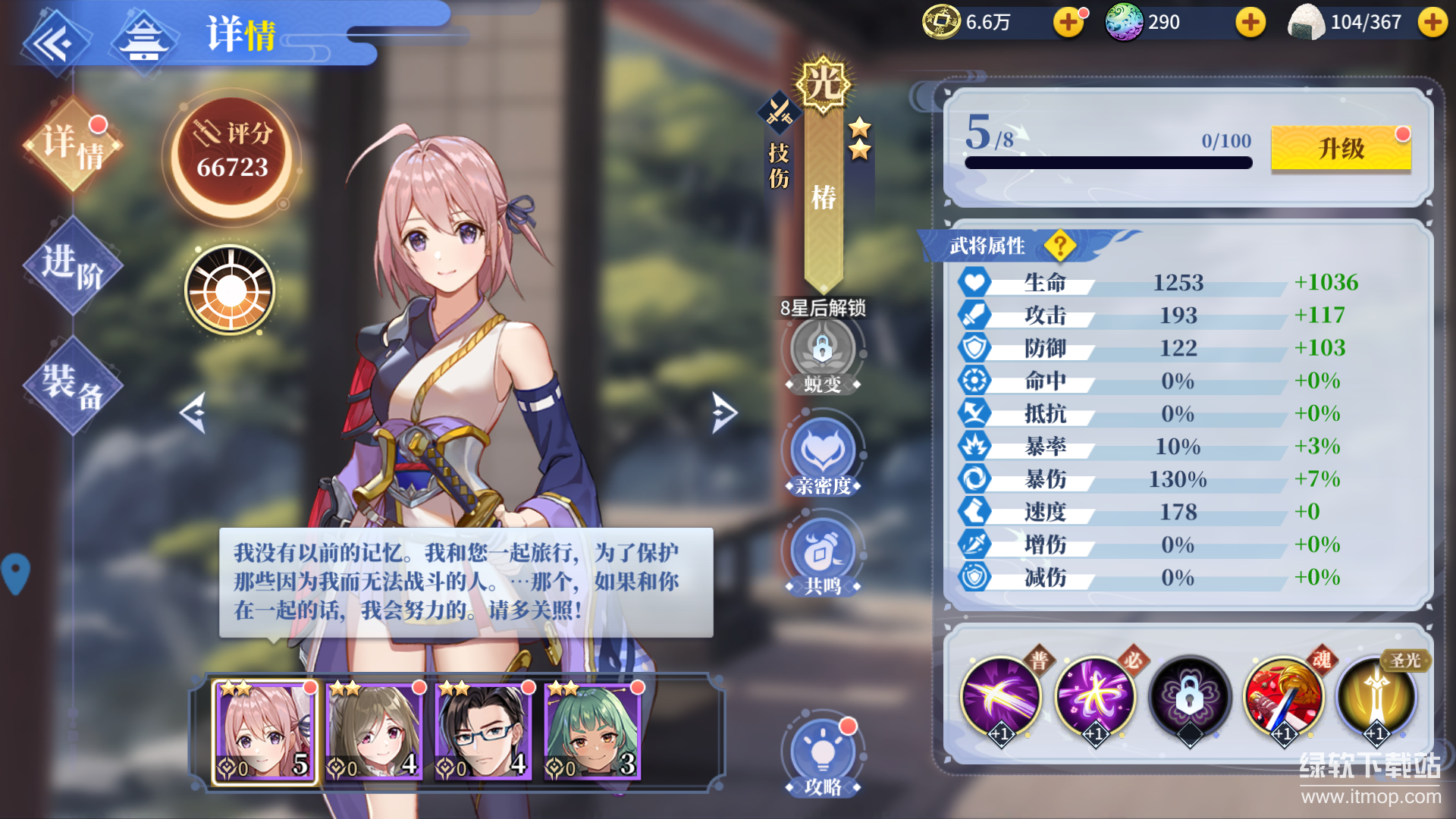Select the brown-haired girl hero portrait
This screenshot has width=1456, height=819.
click(373, 732)
